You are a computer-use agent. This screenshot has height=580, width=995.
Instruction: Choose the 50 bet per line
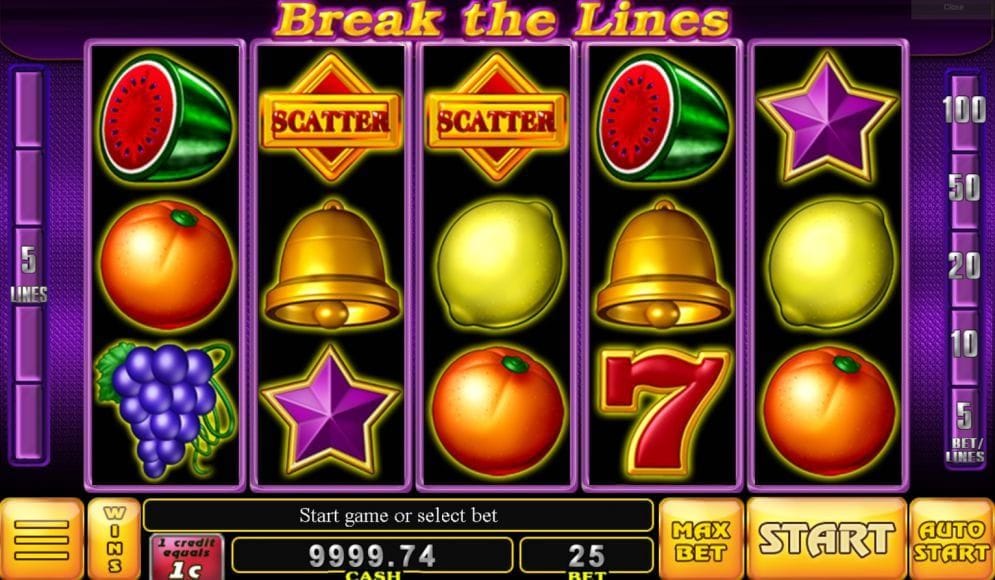pyautogui.click(x=964, y=188)
